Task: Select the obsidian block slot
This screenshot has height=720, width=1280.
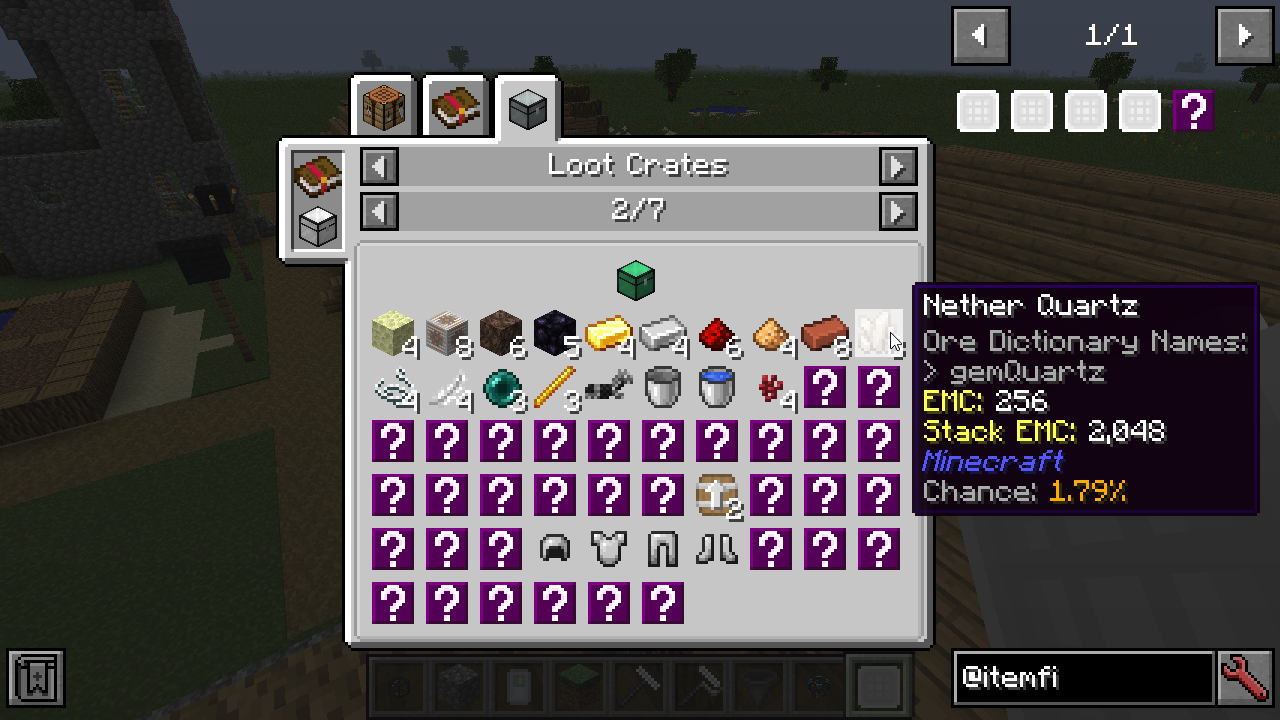Action: pos(555,333)
